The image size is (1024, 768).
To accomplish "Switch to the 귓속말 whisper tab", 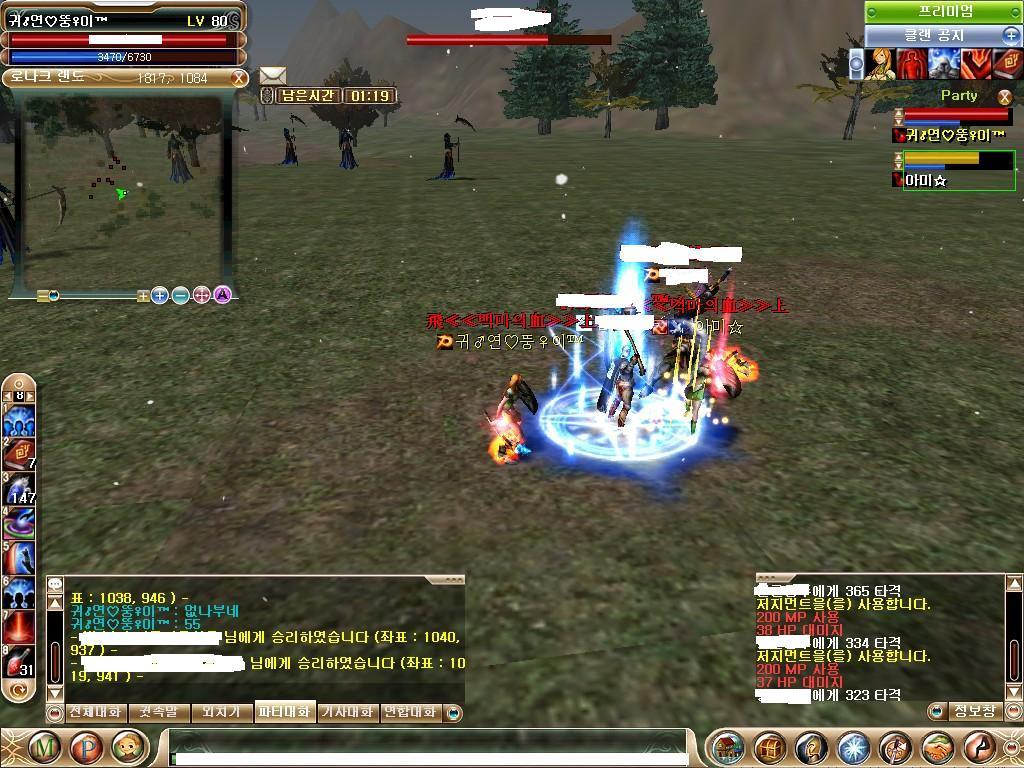I will [157, 712].
